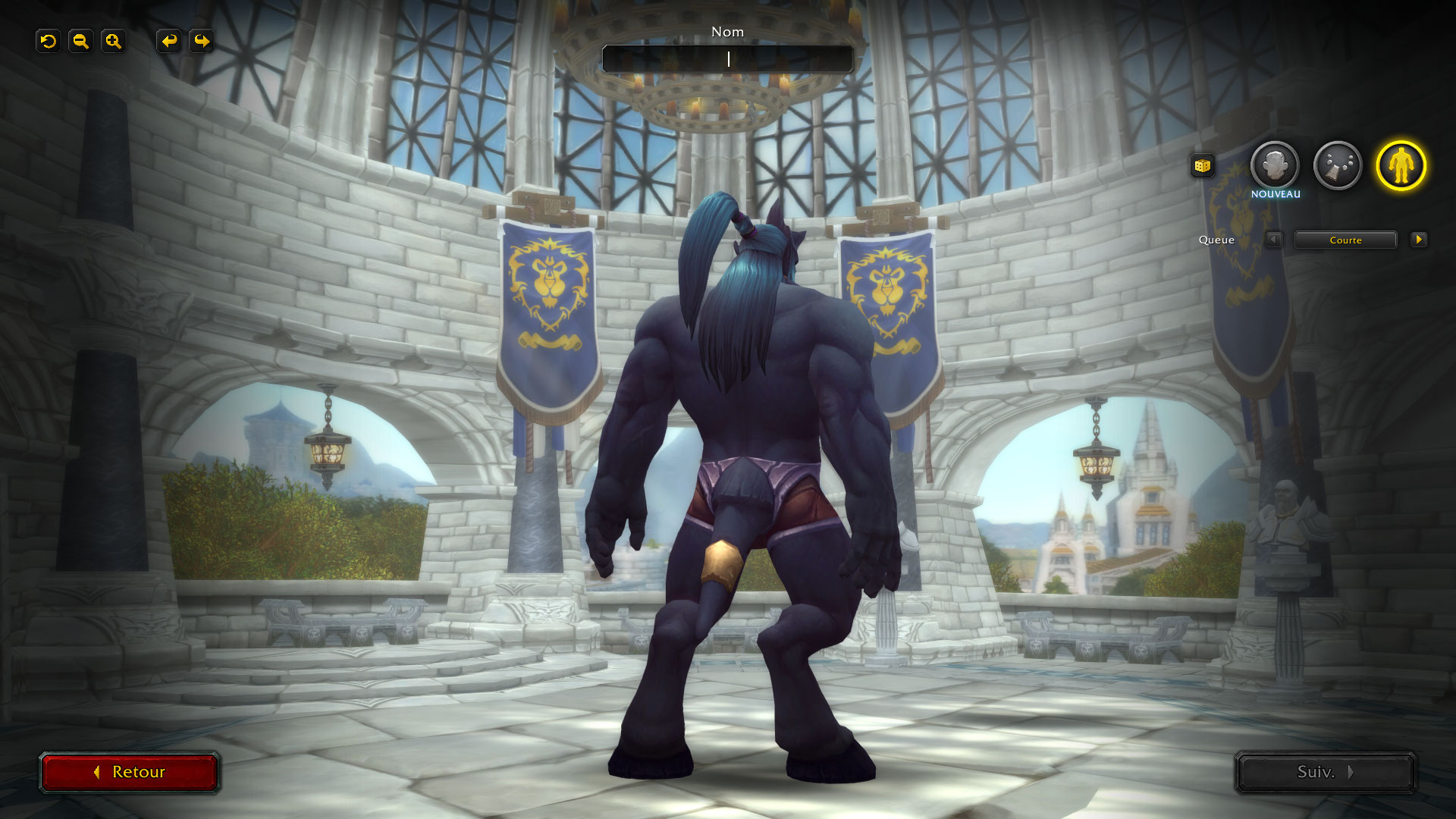This screenshot has width=1456, height=819.
Task: Rotate the character right with the arrow
Action: 202,41
